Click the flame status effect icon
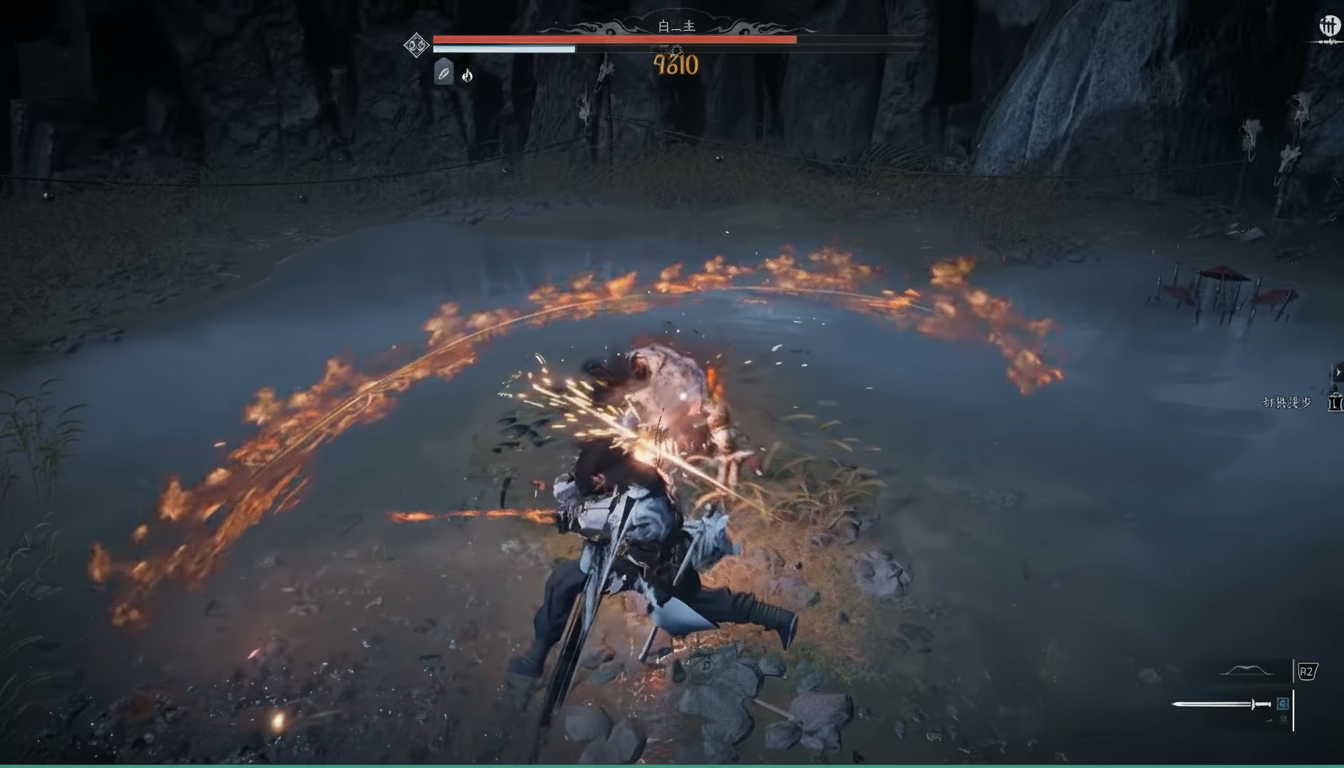Image resolution: width=1344 pixels, height=768 pixels. click(467, 75)
